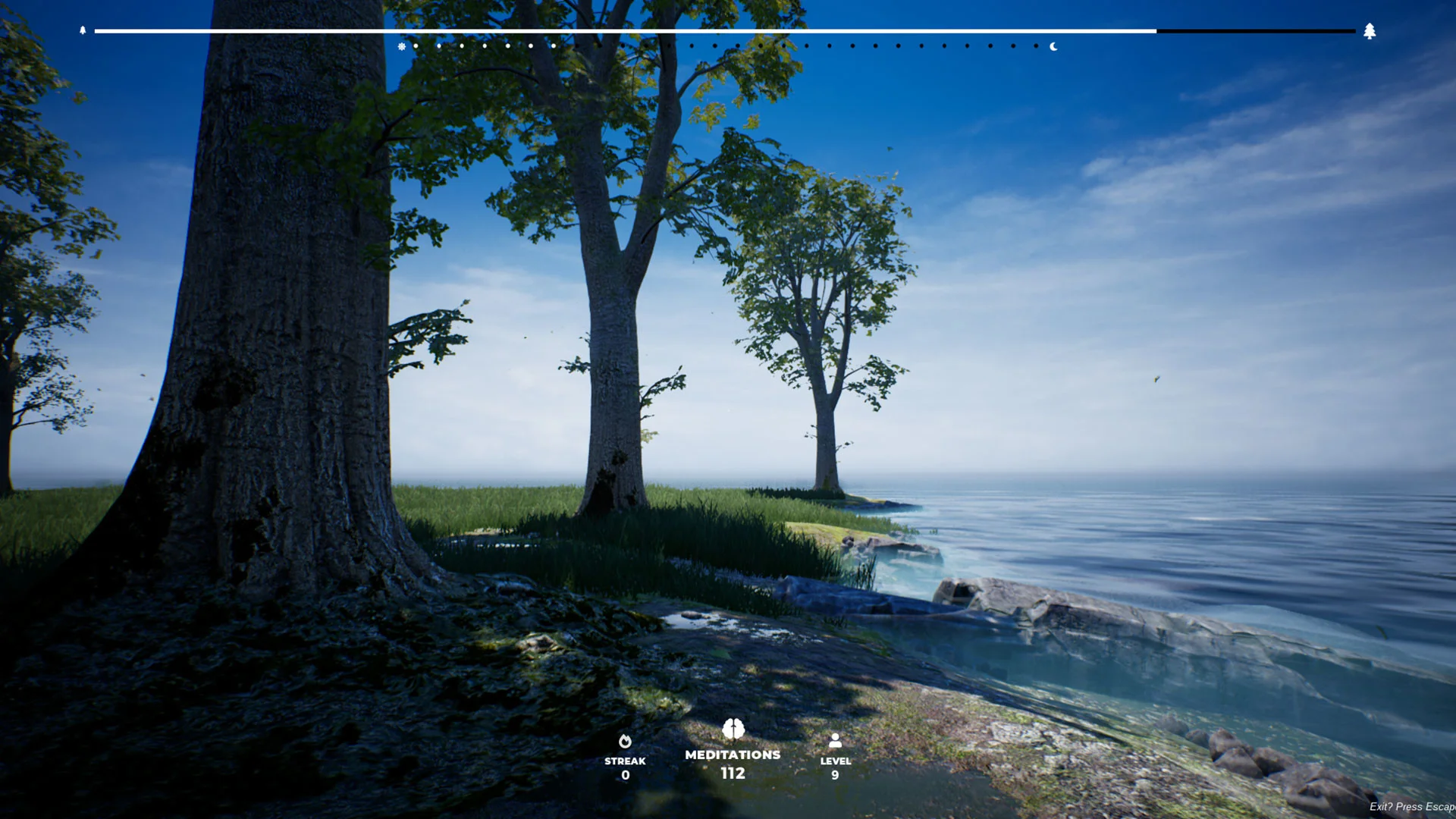
Task: Select the sun icon starting the day timeline
Action: point(401,46)
